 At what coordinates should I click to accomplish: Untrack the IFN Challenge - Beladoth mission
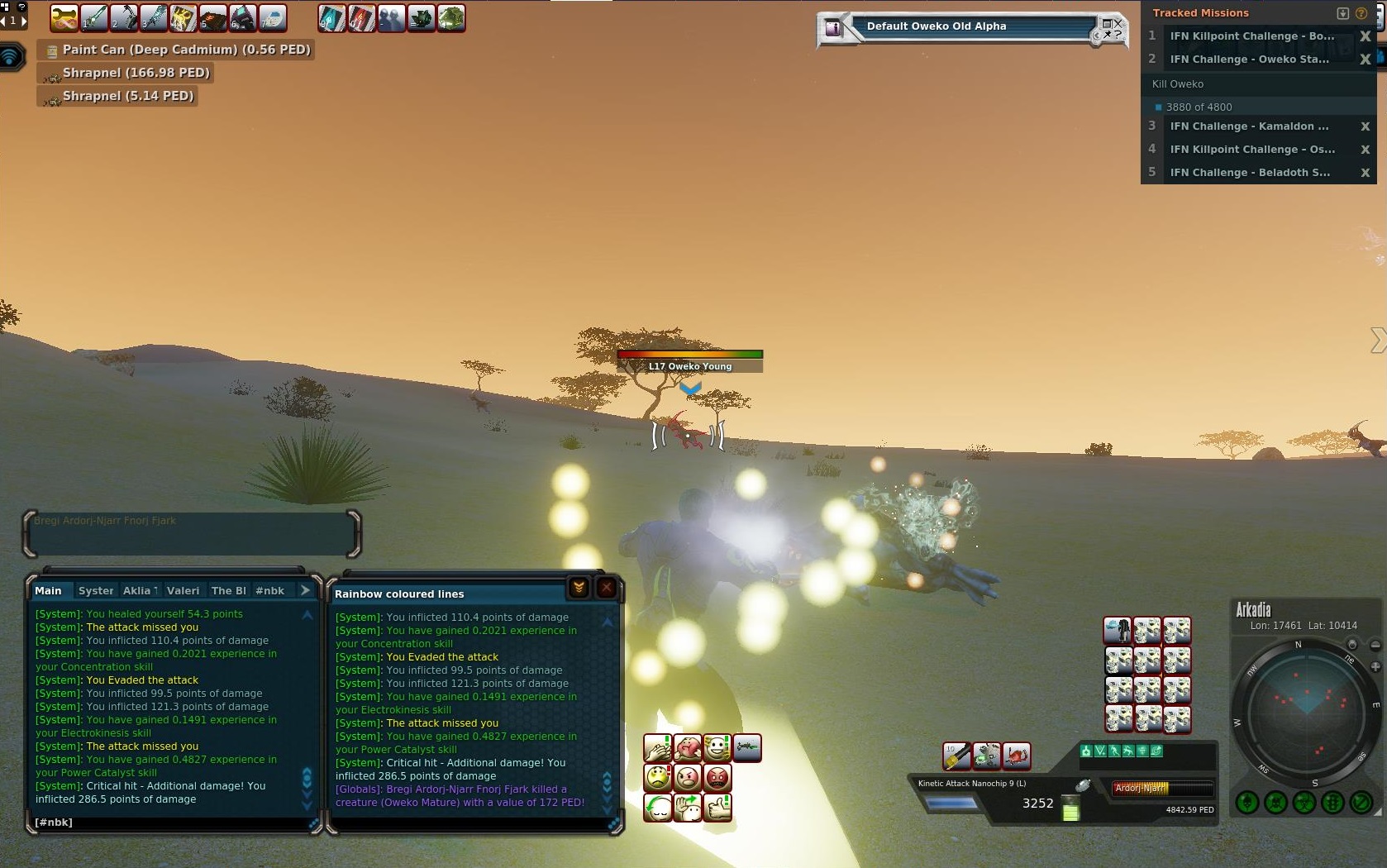1365,173
